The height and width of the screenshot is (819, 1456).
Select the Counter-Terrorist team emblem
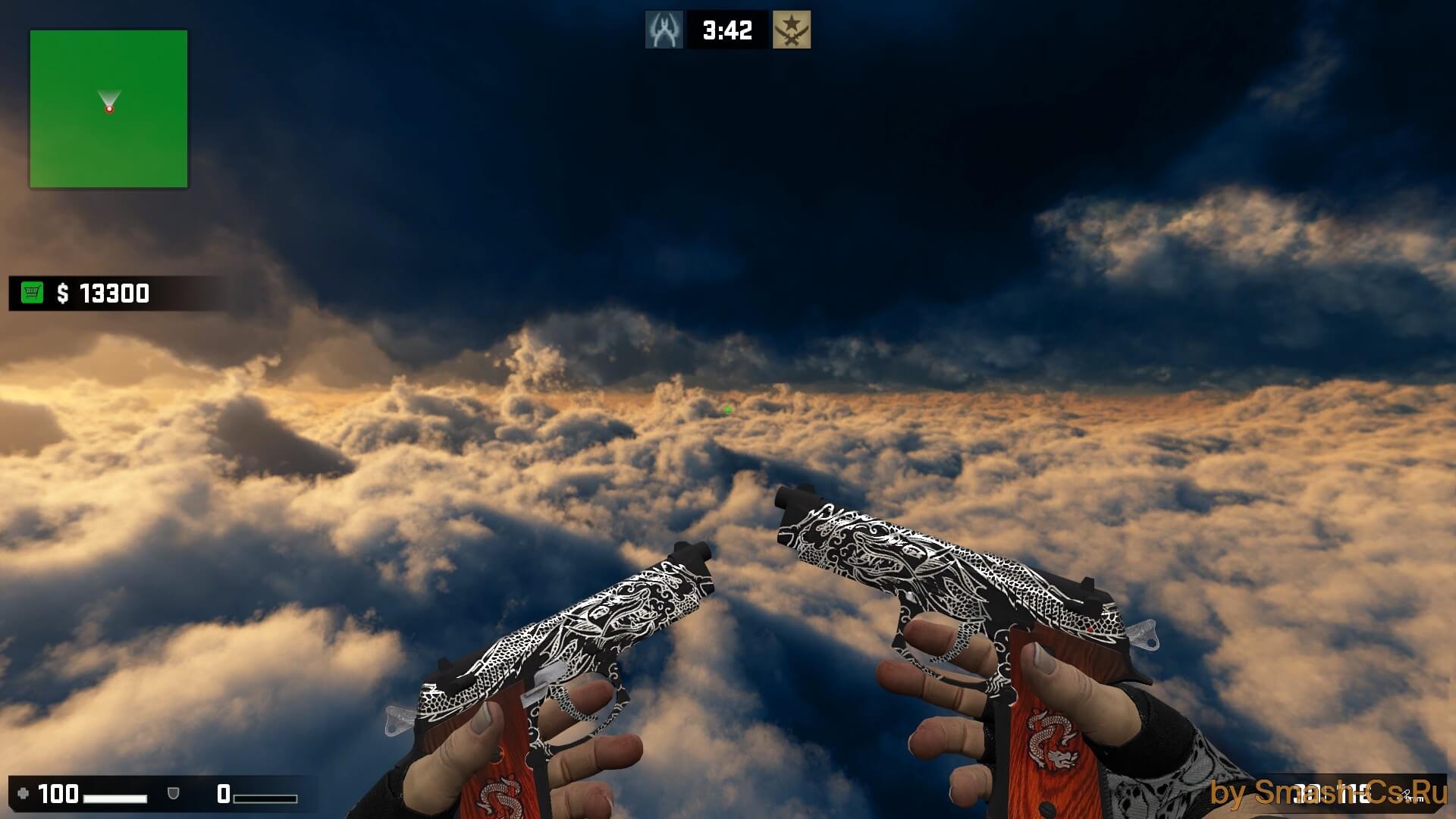coord(664,30)
